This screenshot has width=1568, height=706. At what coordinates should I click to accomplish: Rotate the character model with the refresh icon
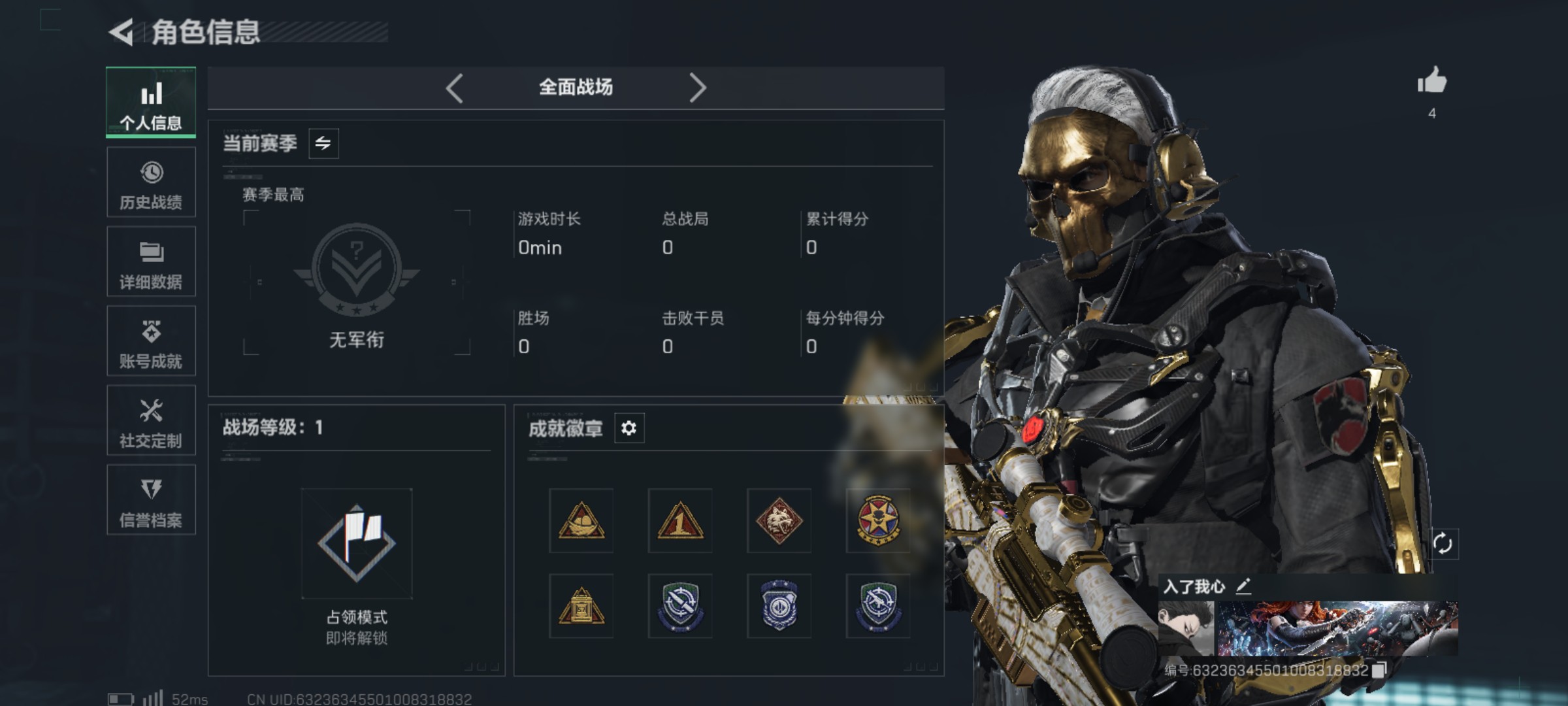click(1443, 544)
